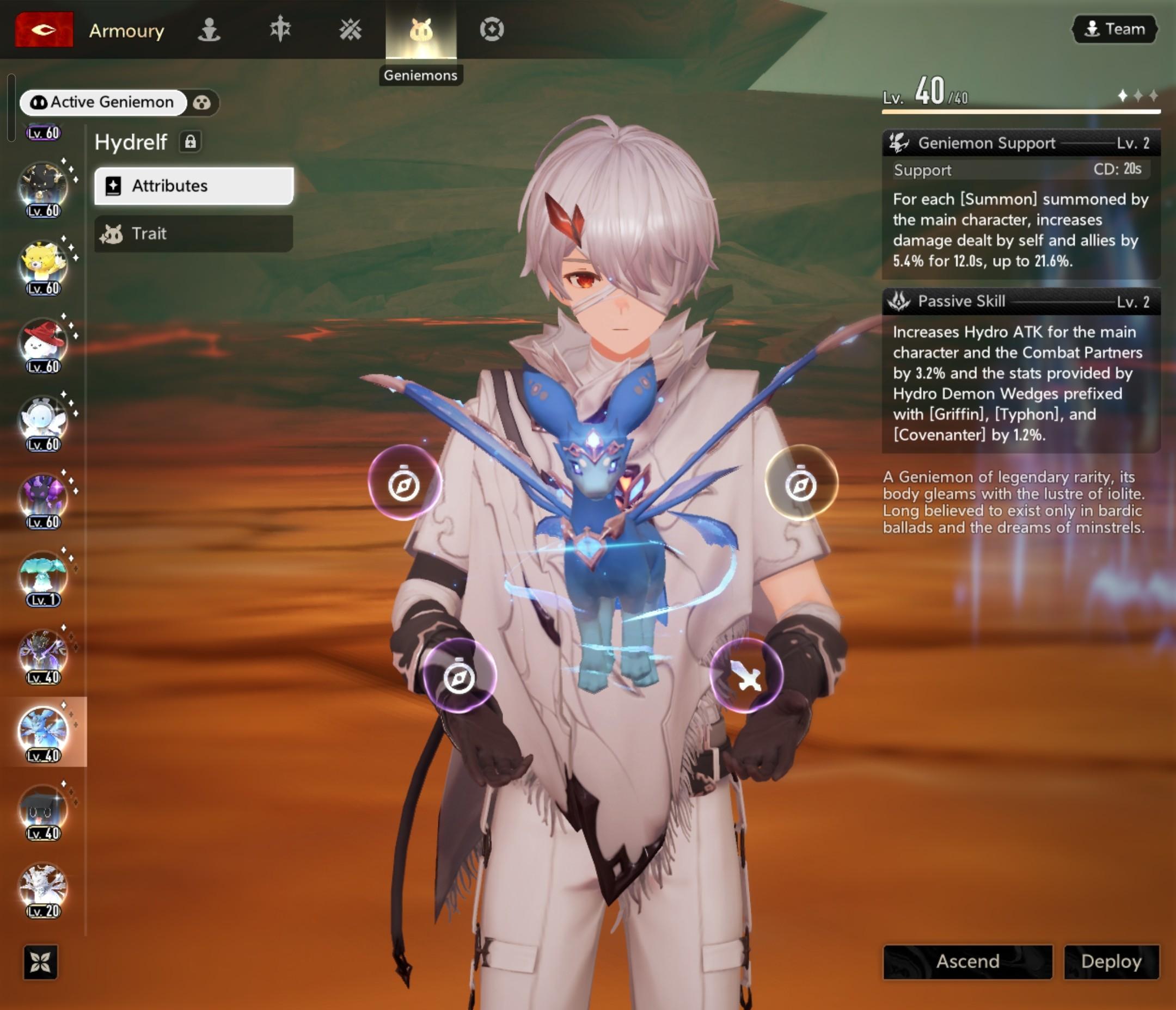1176x1010 pixels.
Task: Select the Active Geniemon toggle
Action: click(x=103, y=102)
